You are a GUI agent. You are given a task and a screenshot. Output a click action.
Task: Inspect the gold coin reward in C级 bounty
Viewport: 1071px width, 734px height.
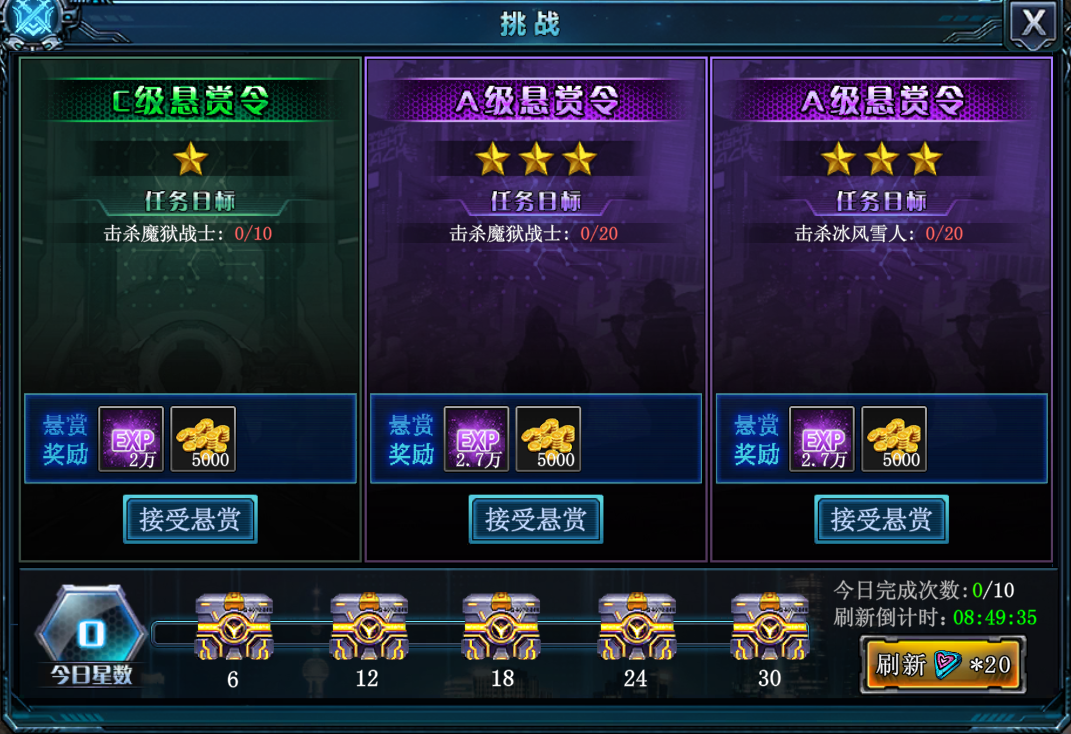click(203, 439)
